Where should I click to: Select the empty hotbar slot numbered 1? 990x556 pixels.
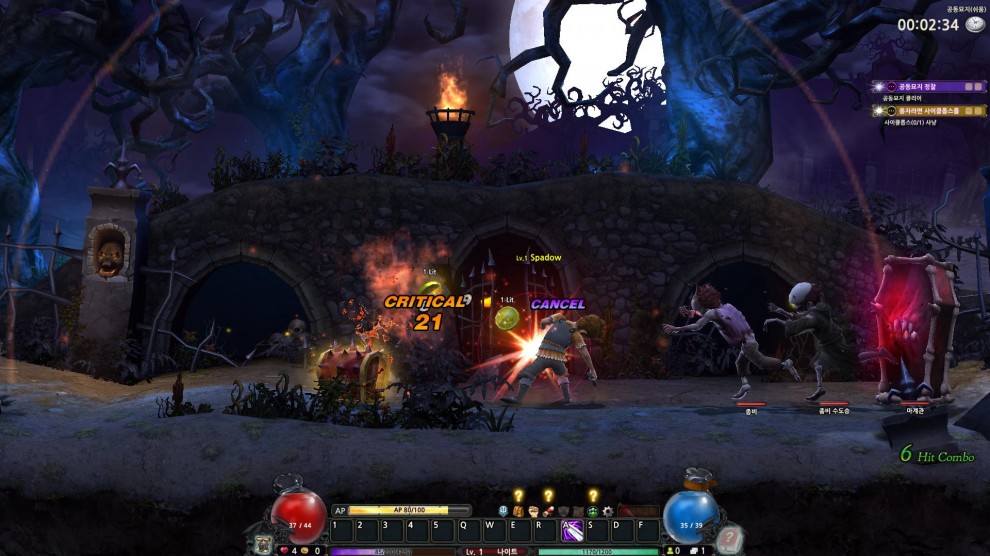coord(342,530)
